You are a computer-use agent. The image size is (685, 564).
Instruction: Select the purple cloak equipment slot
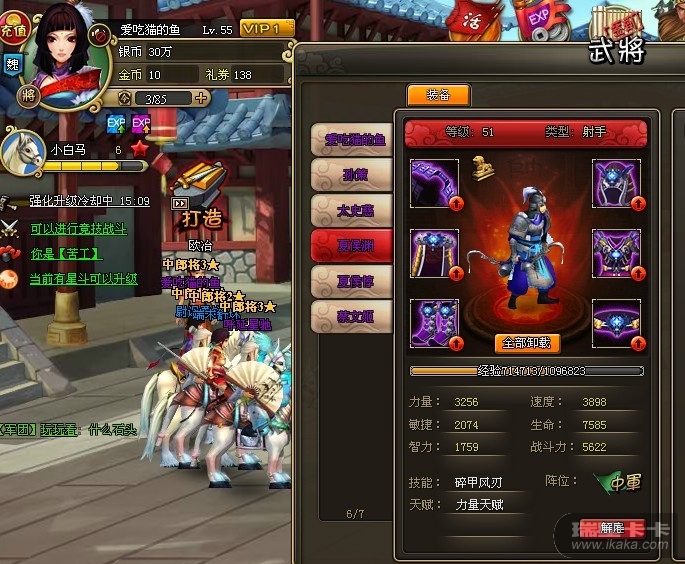[x=435, y=254]
